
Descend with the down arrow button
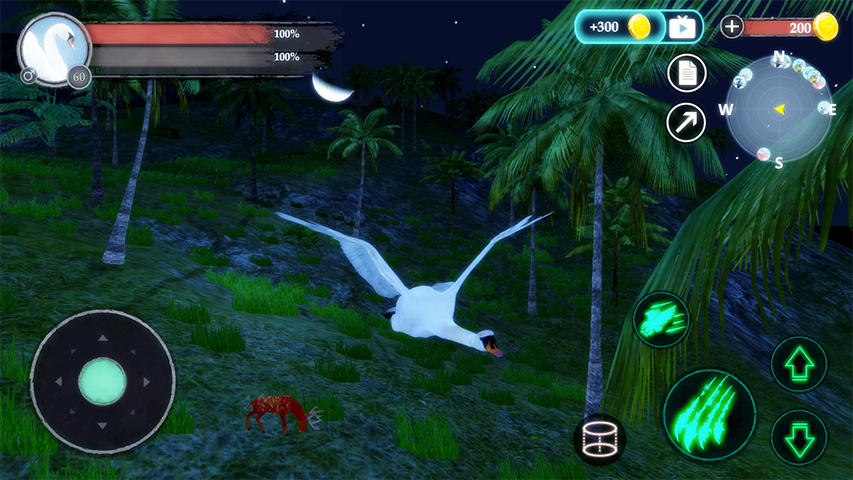(x=799, y=437)
